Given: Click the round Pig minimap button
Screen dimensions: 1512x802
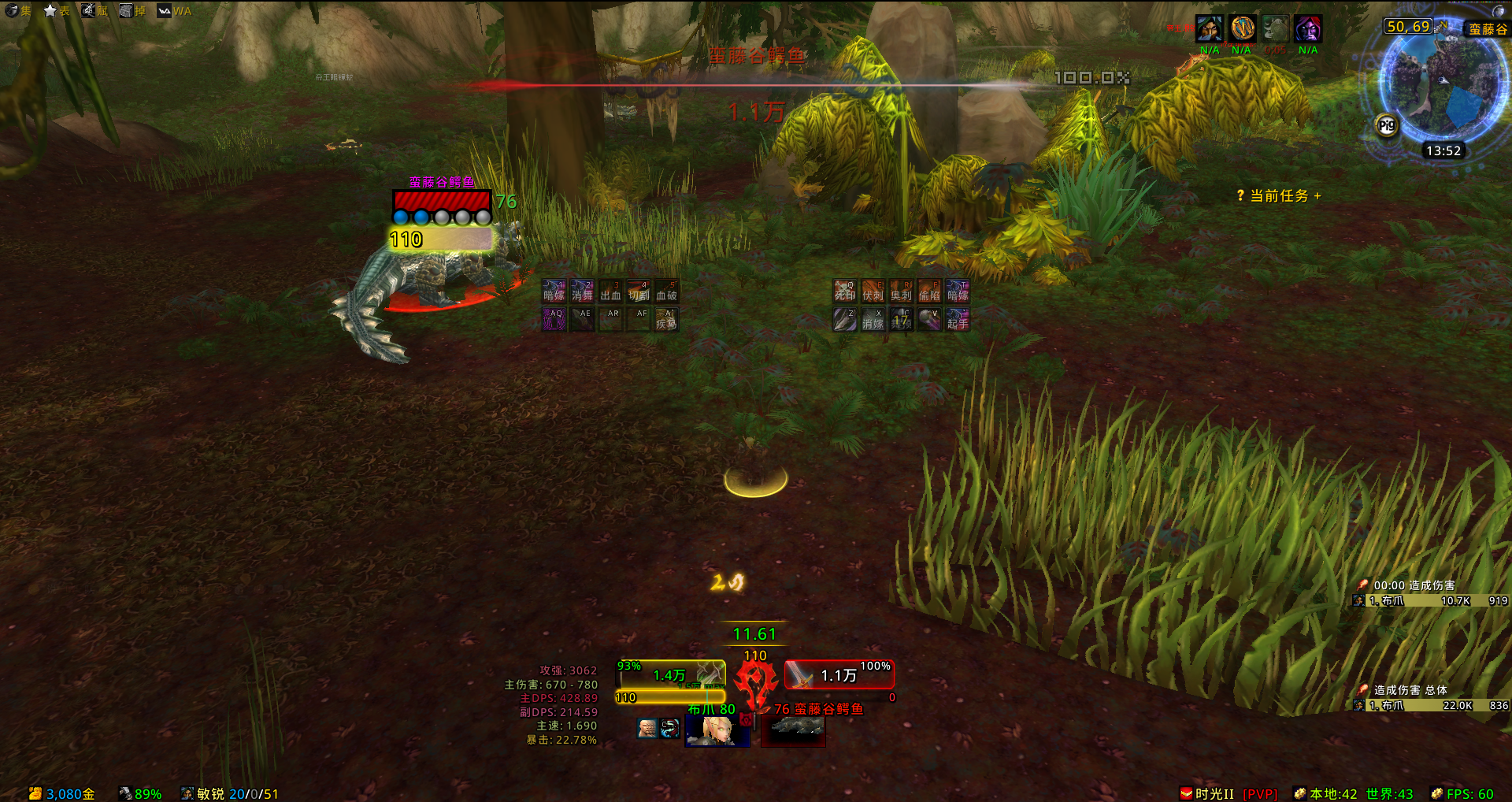Looking at the screenshot, I should coord(1387,125).
